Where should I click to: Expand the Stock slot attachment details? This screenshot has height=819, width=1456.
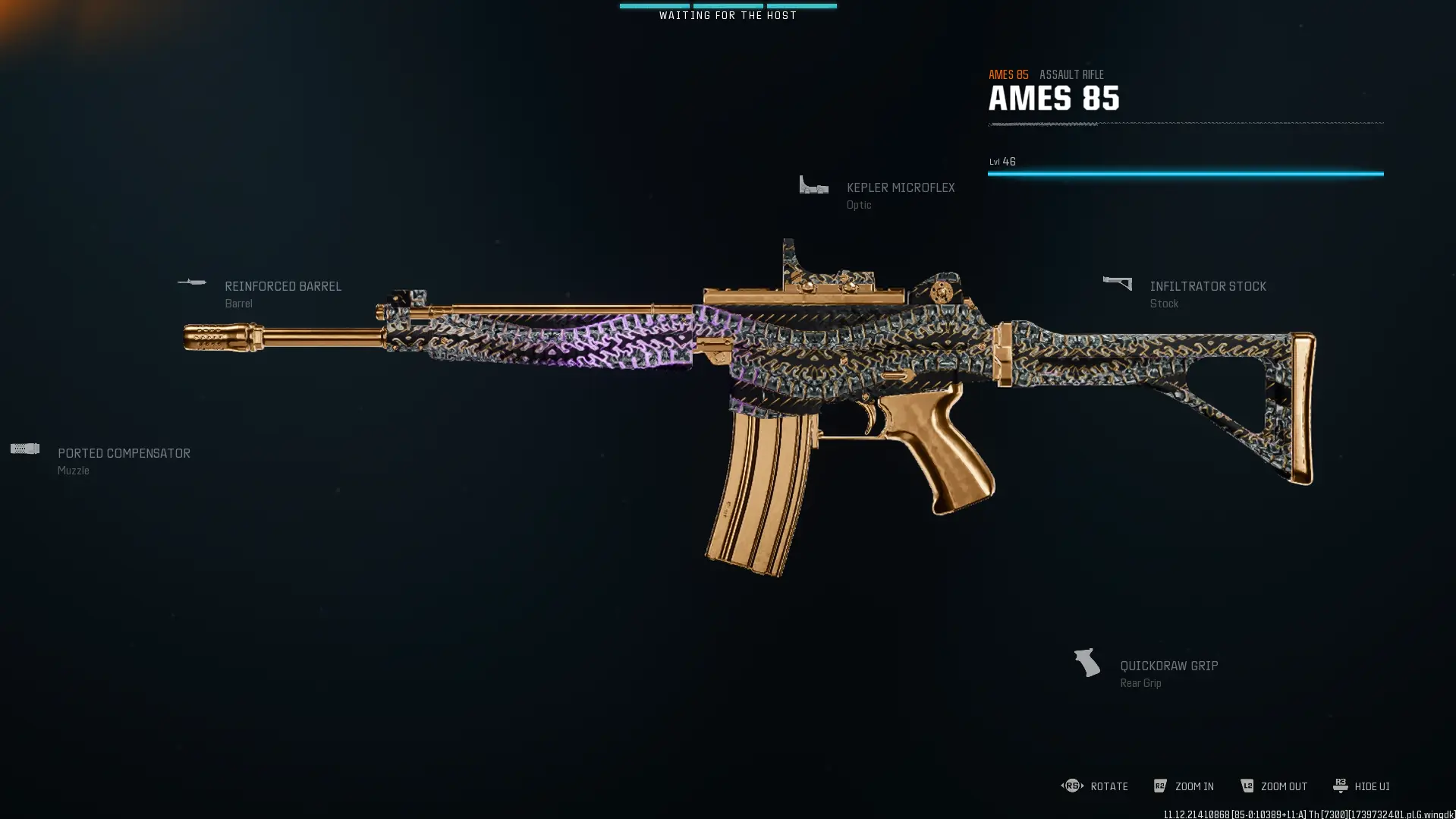1208,286
